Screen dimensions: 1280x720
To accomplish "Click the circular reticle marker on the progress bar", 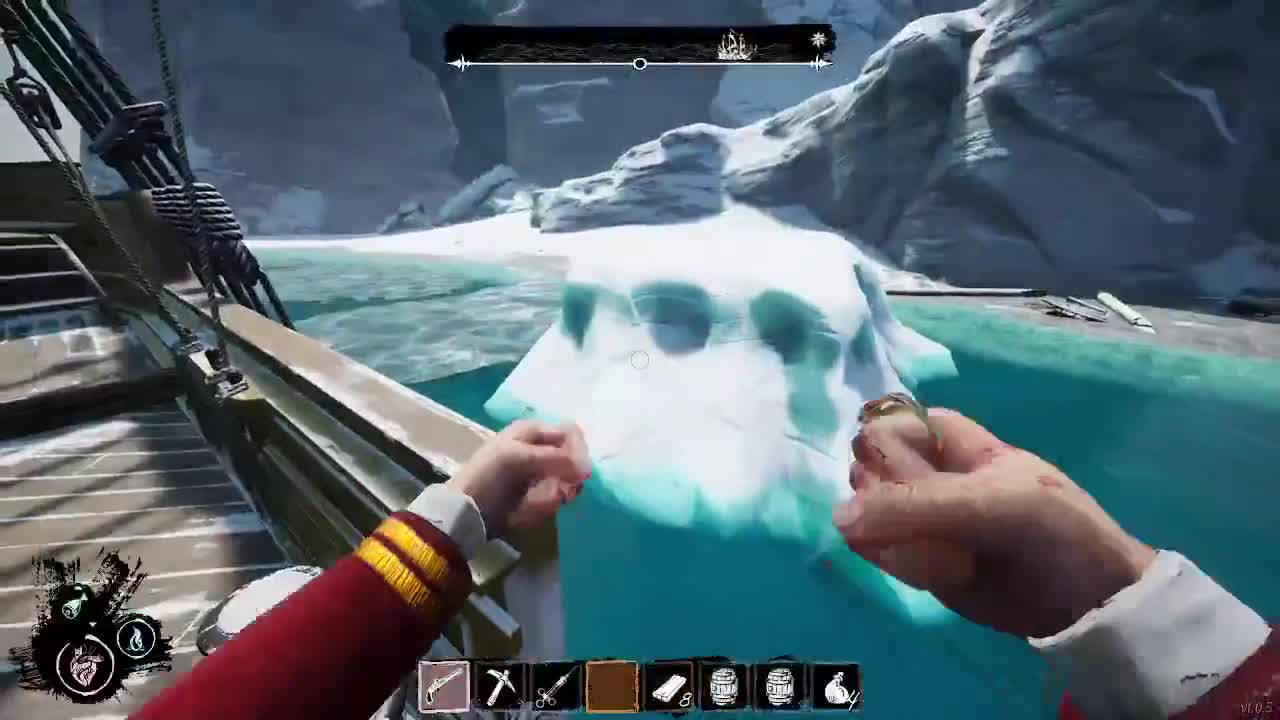I will pyautogui.click(x=639, y=64).
